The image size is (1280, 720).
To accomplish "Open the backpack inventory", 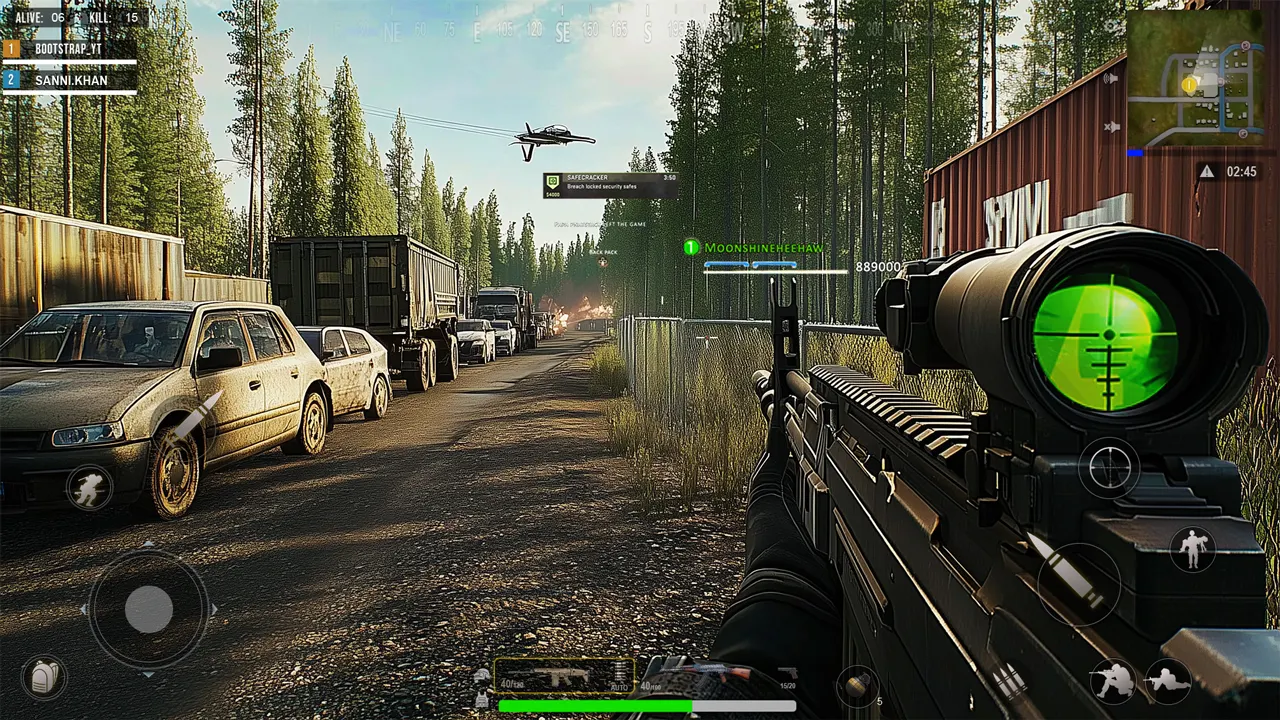I will [44, 677].
